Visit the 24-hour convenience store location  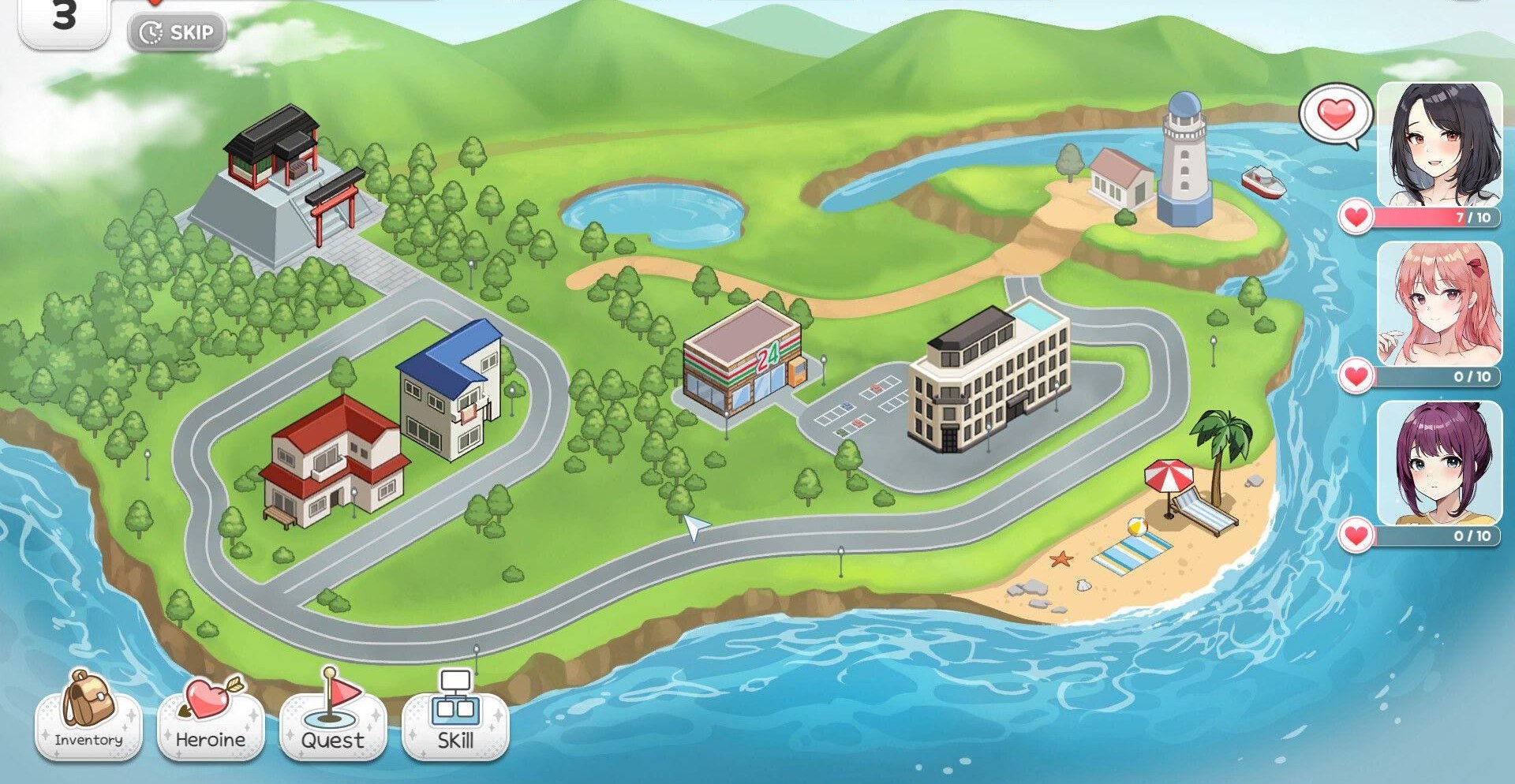(743, 357)
